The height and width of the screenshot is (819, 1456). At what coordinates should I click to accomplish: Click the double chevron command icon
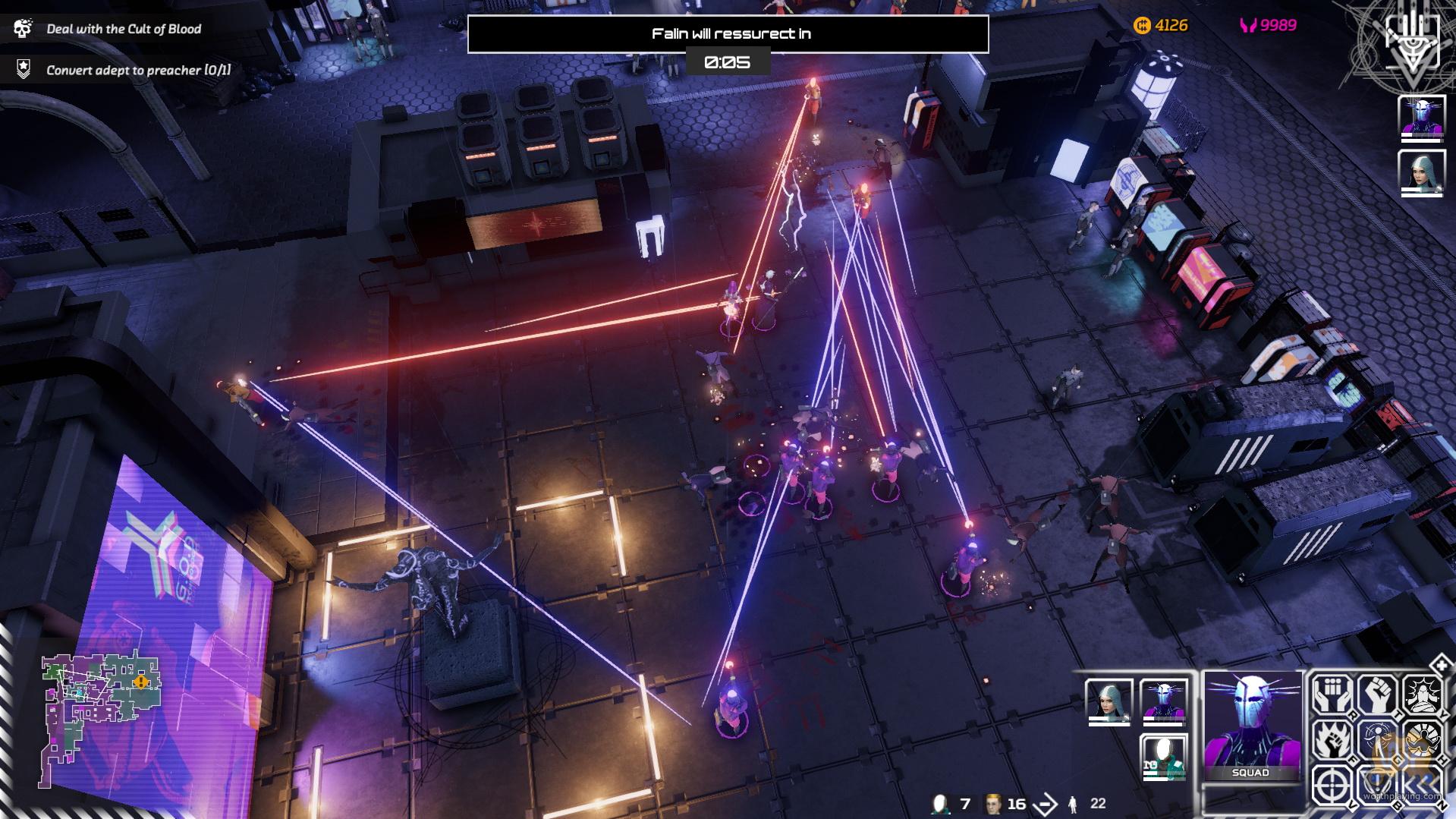(x=1422, y=785)
